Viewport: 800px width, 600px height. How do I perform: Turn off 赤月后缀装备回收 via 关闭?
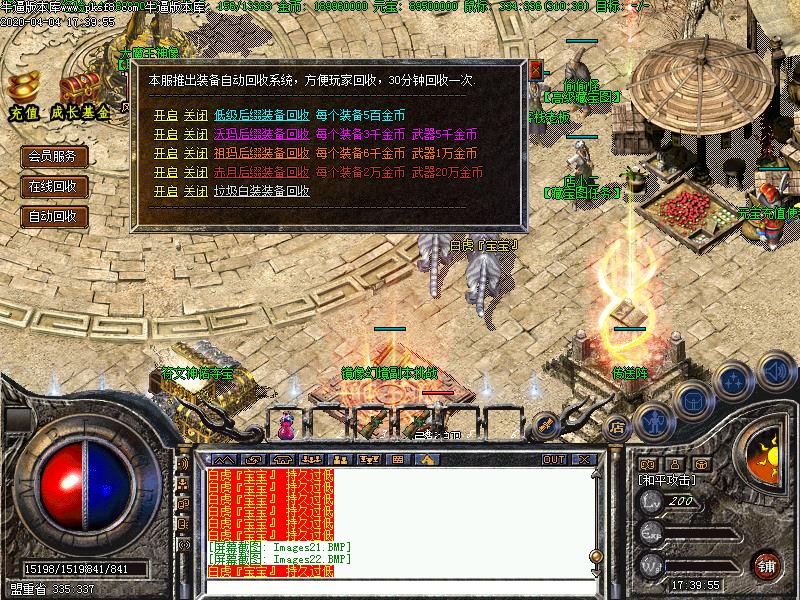point(195,172)
